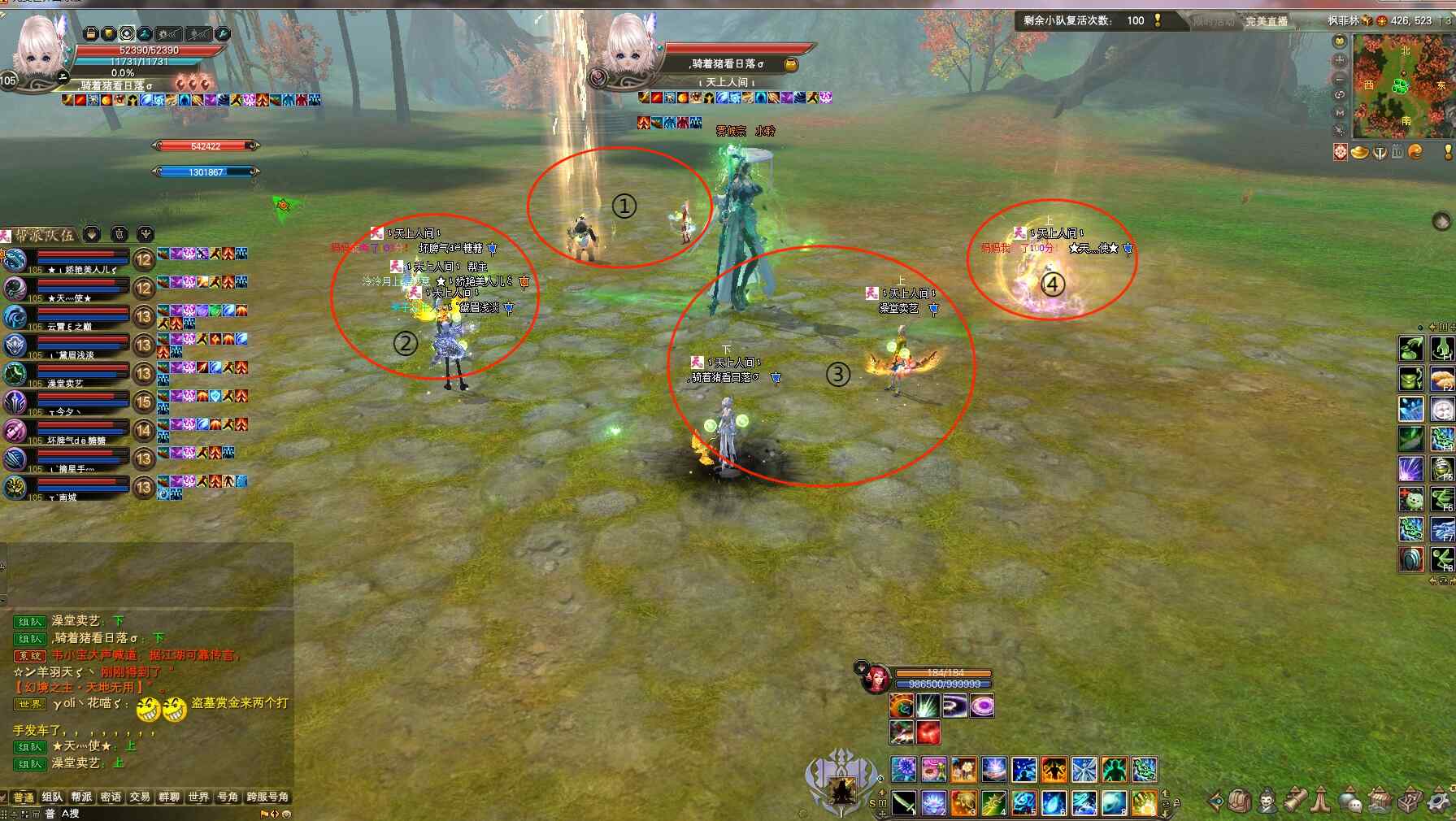
Task: Switch to the 组队 chat channel tab
Action: point(52,797)
